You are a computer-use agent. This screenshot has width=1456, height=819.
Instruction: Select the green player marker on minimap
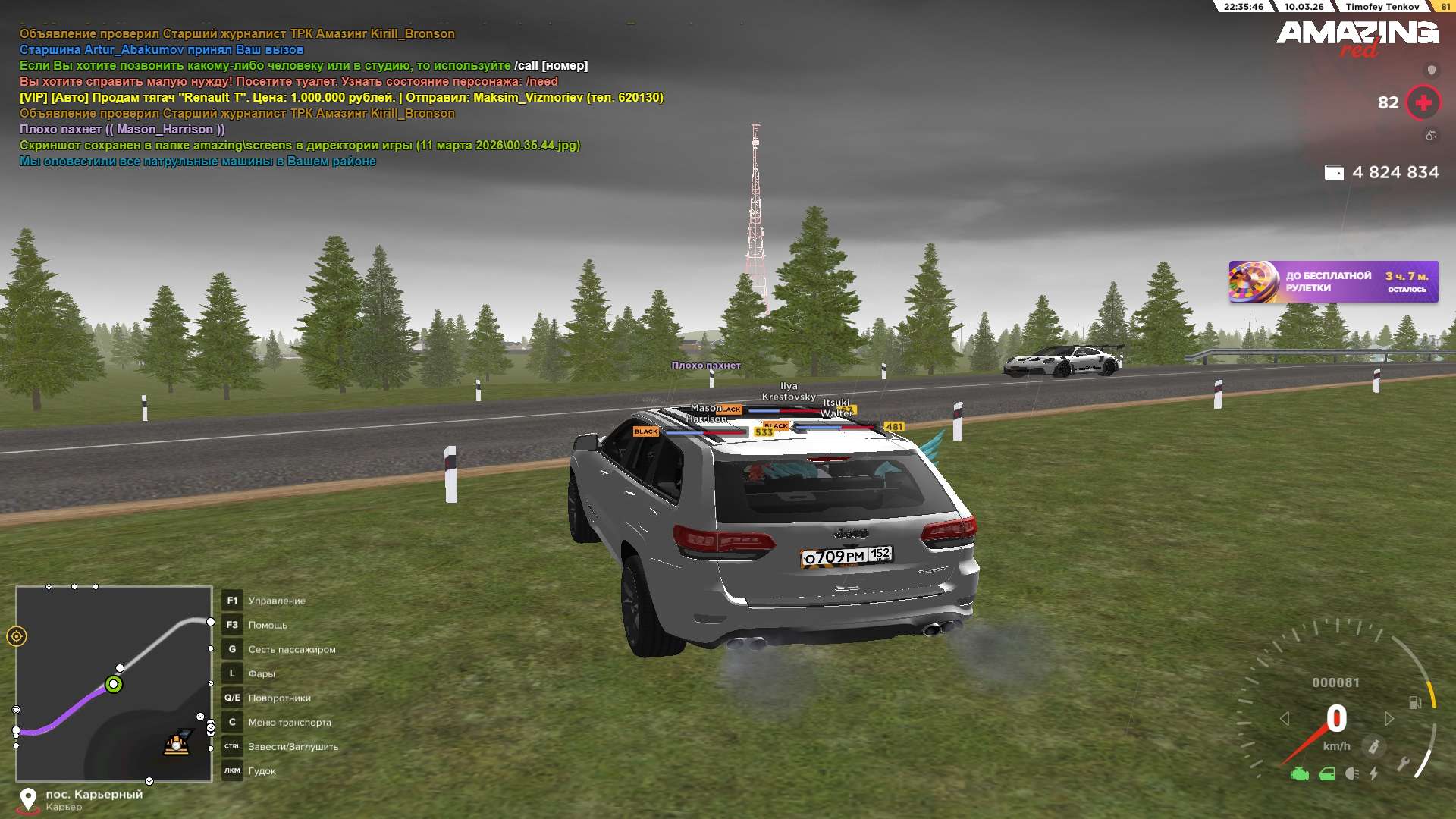click(x=114, y=685)
